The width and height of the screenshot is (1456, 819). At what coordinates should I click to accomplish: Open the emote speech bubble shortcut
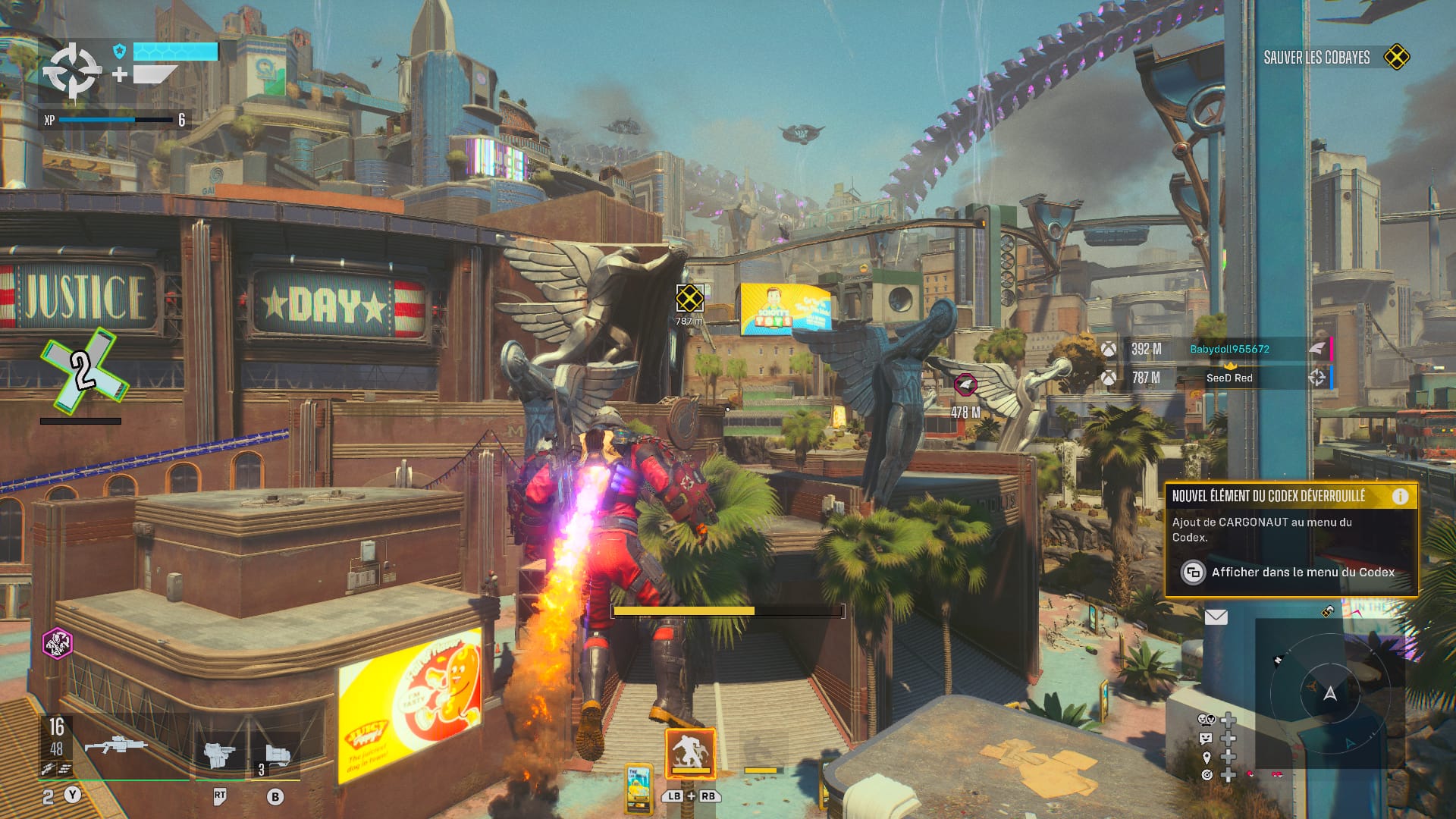click(x=1206, y=738)
